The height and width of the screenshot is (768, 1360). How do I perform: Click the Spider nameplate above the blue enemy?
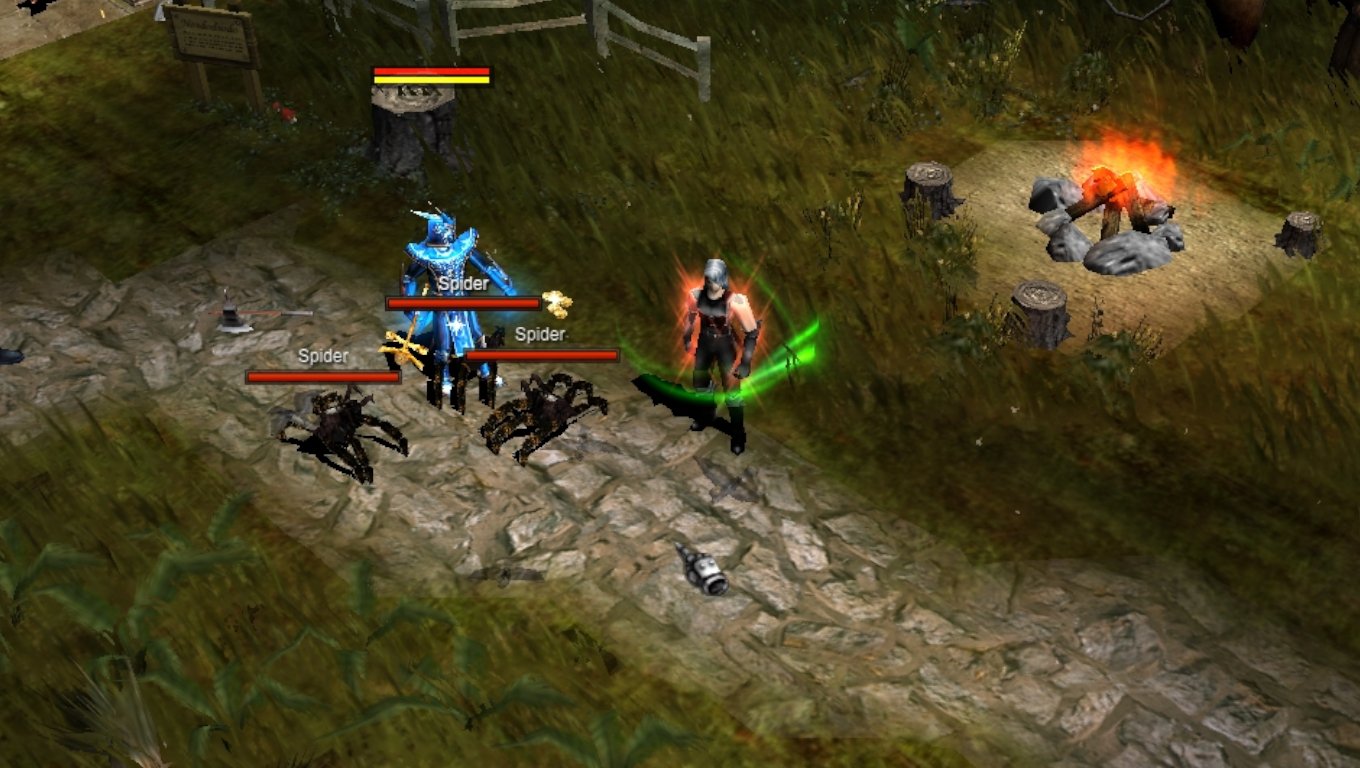(463, 285)
